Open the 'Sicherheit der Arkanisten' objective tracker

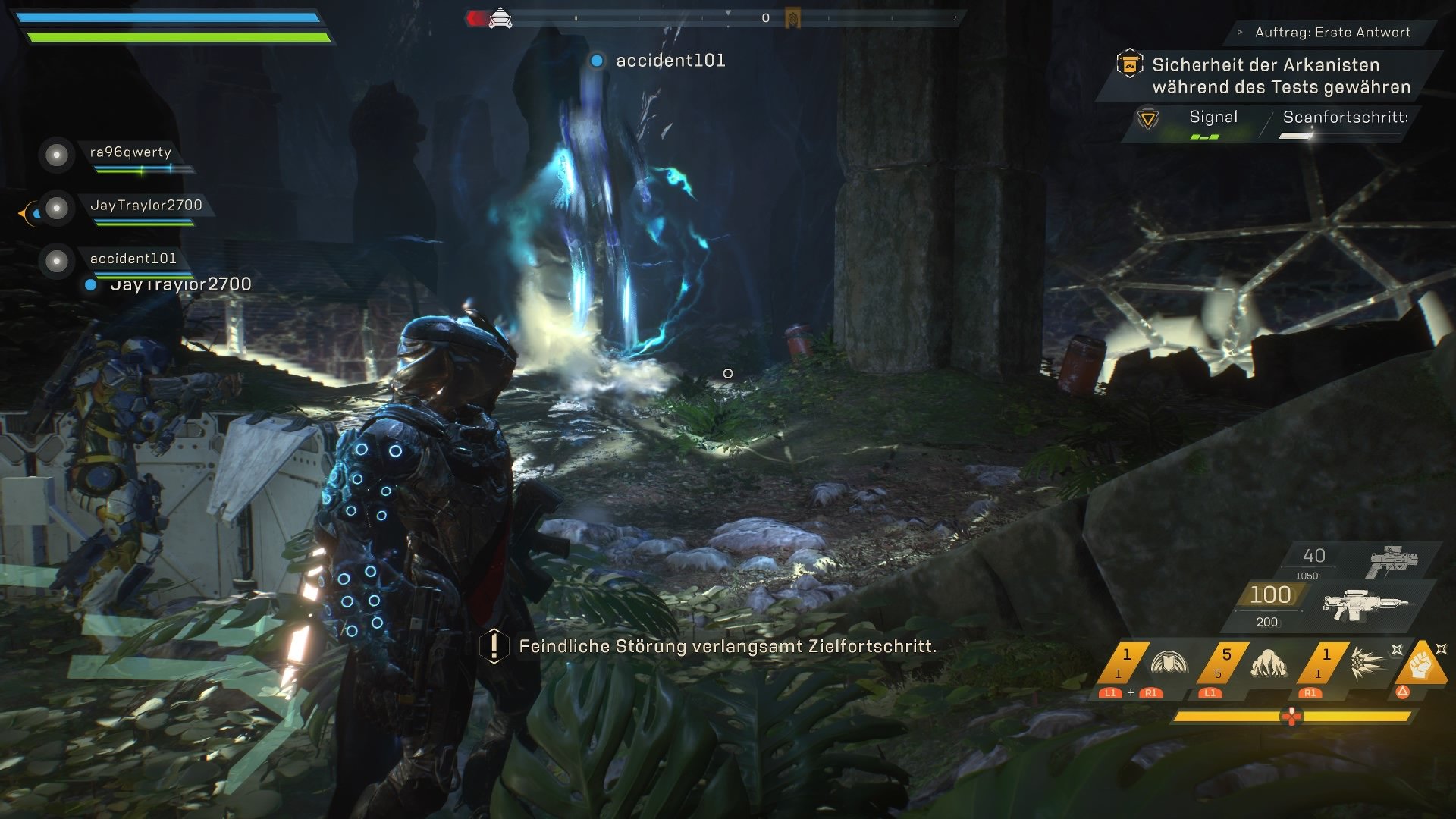coord(1281,76)
